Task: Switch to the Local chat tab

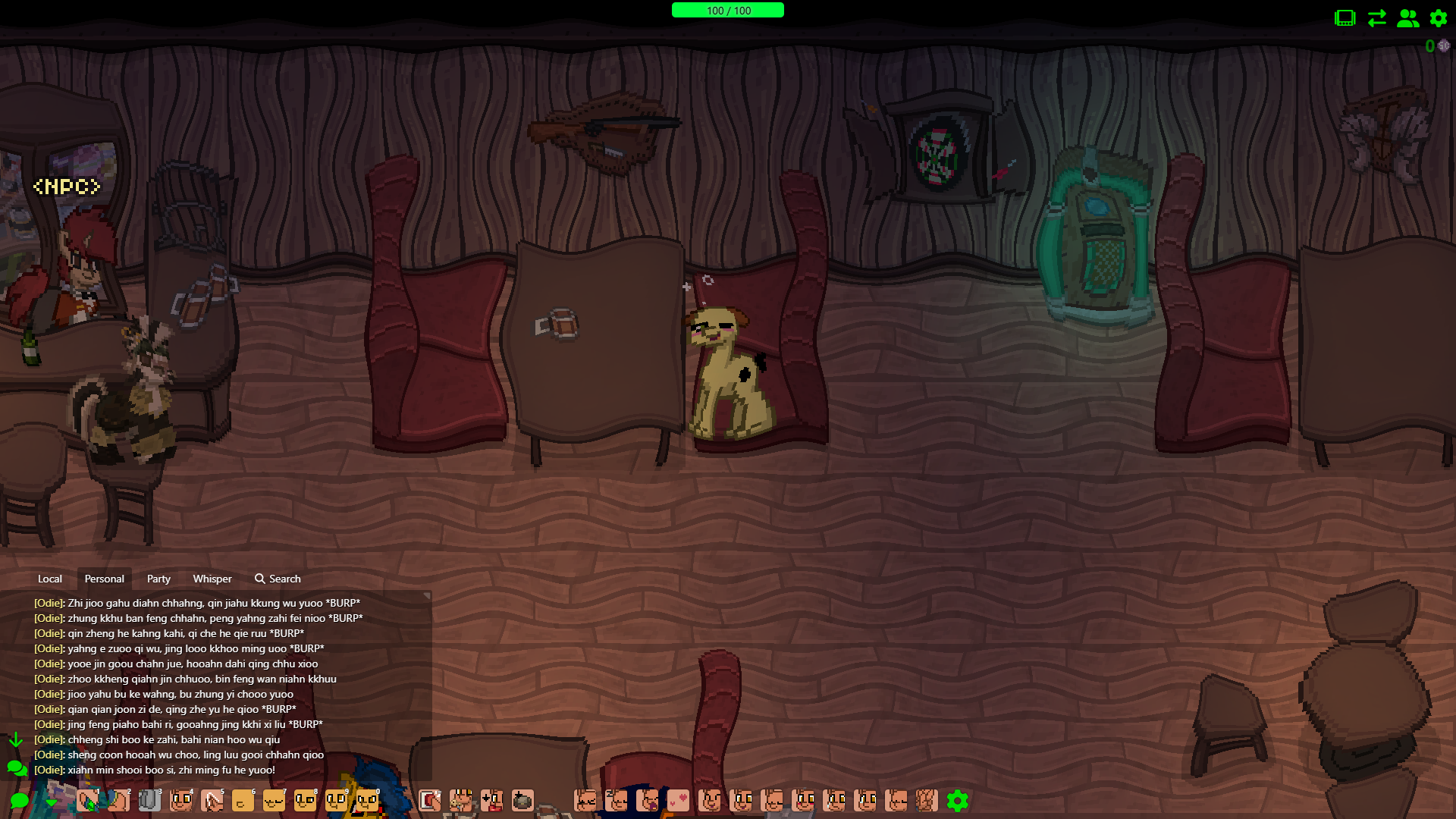Action: (x=50, y=579)
